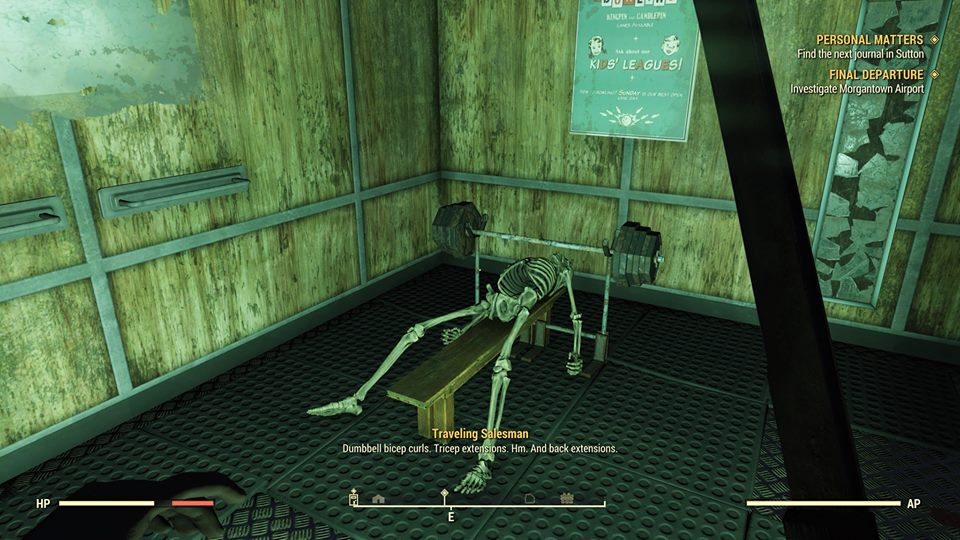Click the diamond quest marker on the compass
This screenshot has width=960, height=540.
446,495
